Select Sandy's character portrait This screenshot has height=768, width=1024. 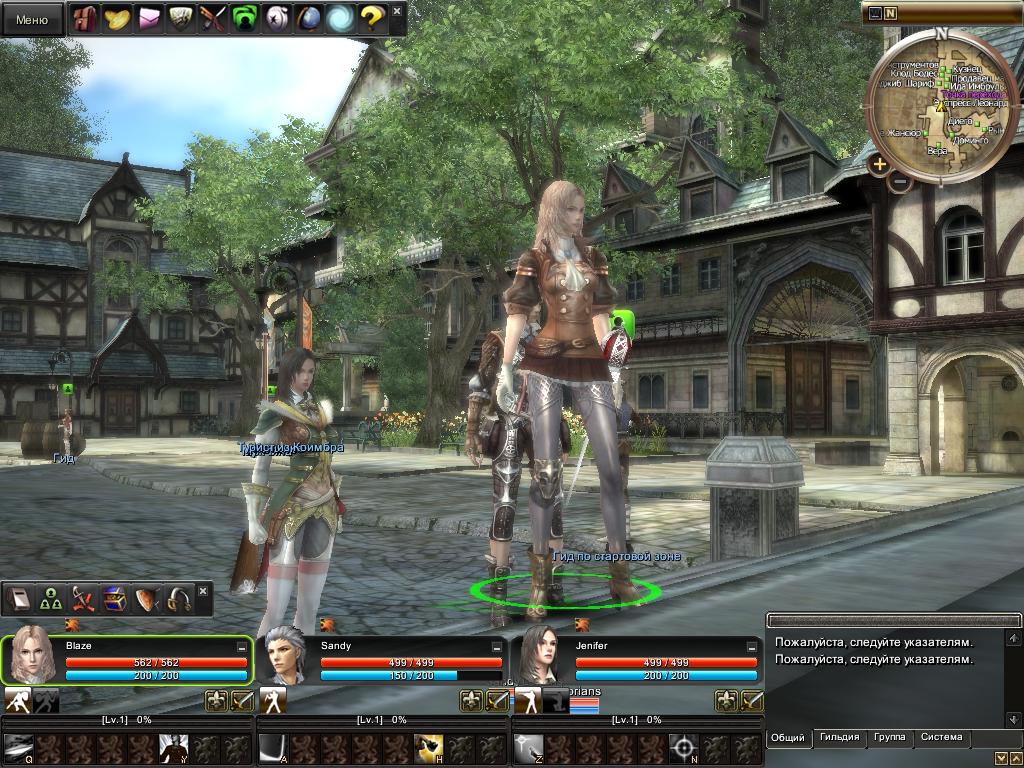tap(287, 656)
